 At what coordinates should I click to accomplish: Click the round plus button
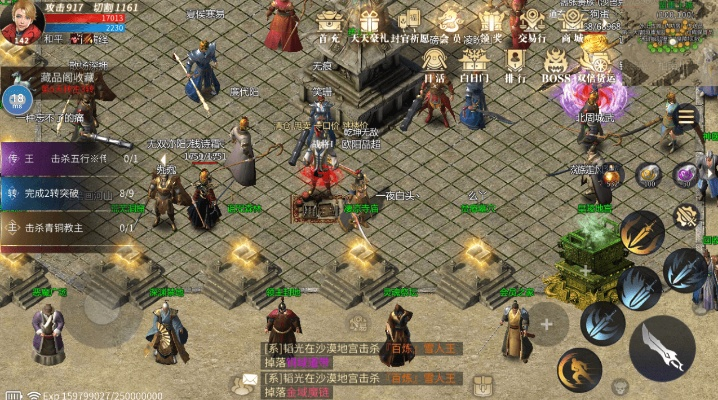(546, 324)
